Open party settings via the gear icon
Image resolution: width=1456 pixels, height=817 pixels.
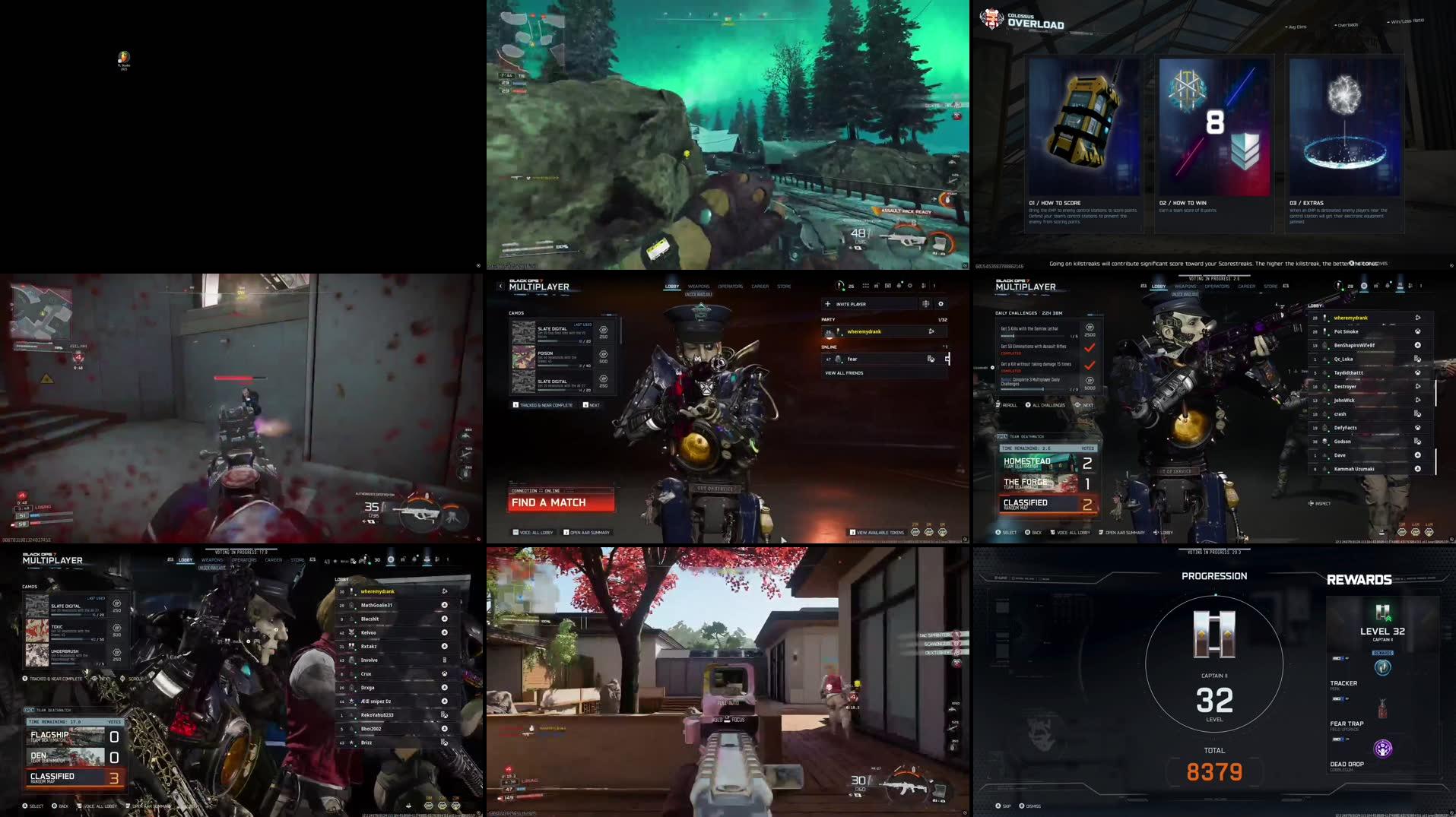(941, 304)
